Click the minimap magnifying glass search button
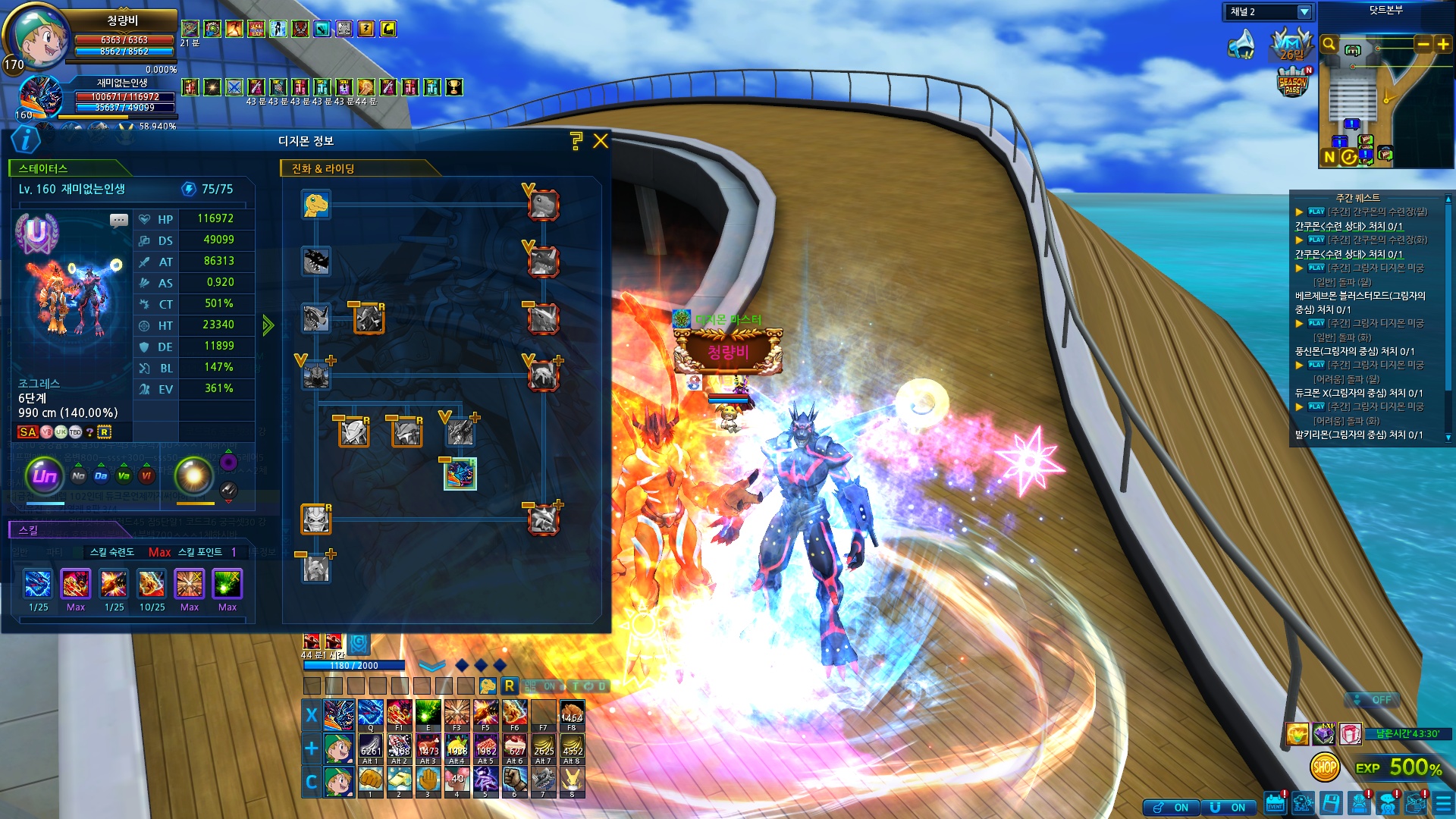Viewport: 1456px width, 819px height. click(x=1329, y=44)
